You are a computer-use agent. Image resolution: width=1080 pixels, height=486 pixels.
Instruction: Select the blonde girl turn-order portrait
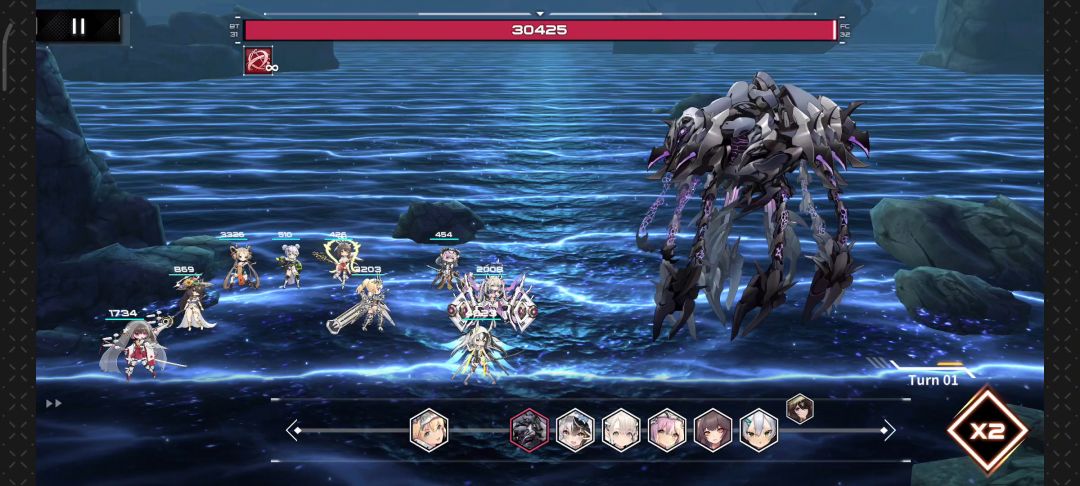[429, 430]
